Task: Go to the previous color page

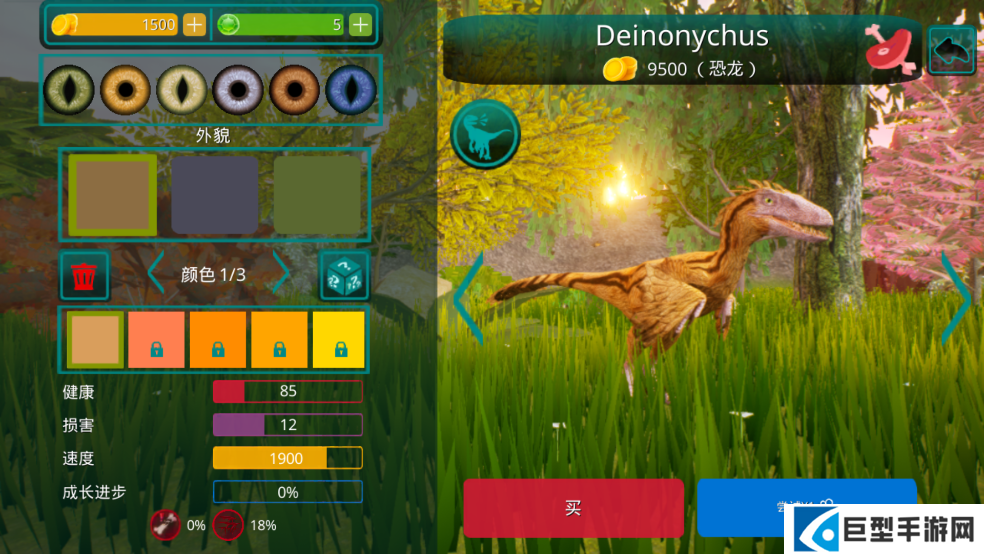Action: click(x=156, y=274)
